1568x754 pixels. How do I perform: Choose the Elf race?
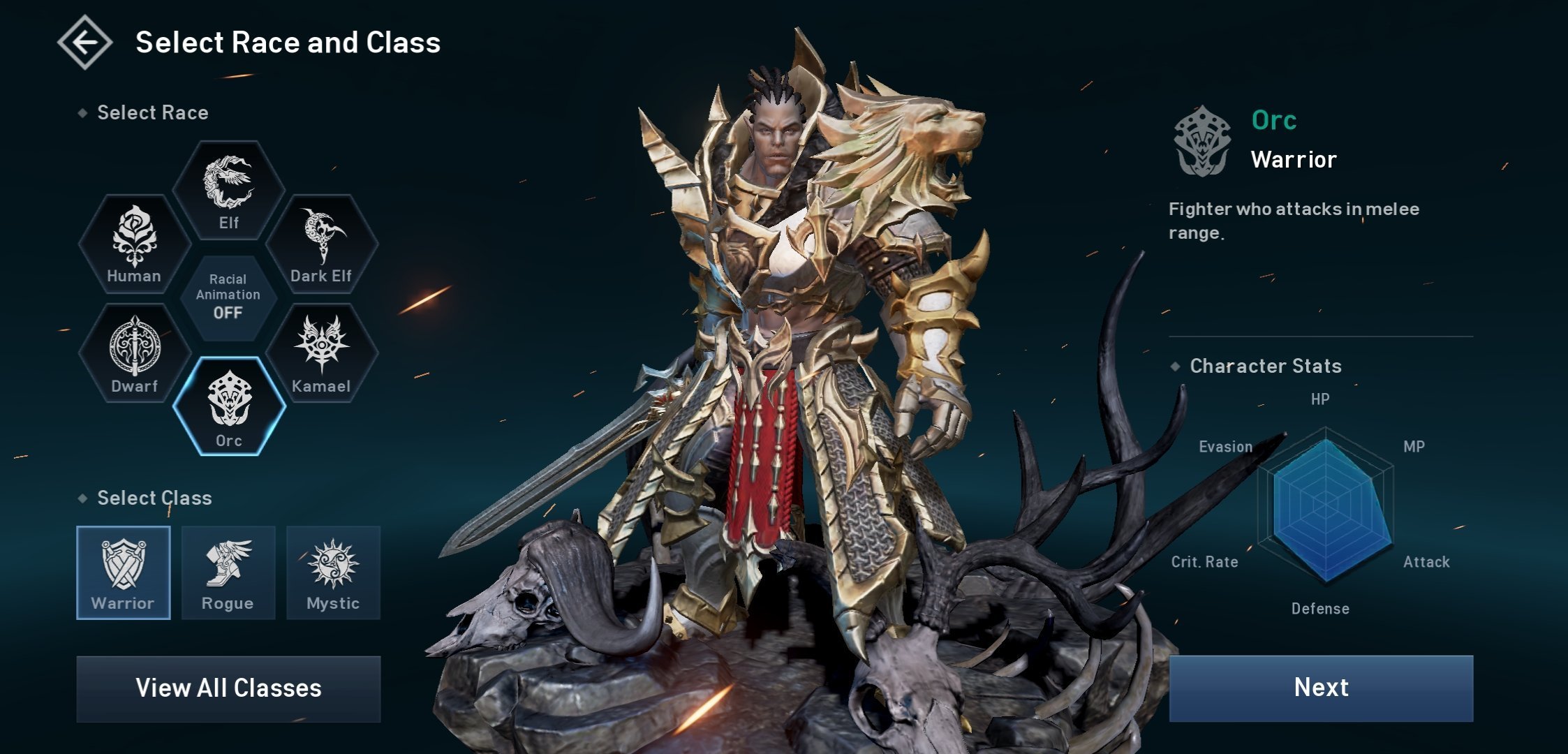[x=228, y=190]
